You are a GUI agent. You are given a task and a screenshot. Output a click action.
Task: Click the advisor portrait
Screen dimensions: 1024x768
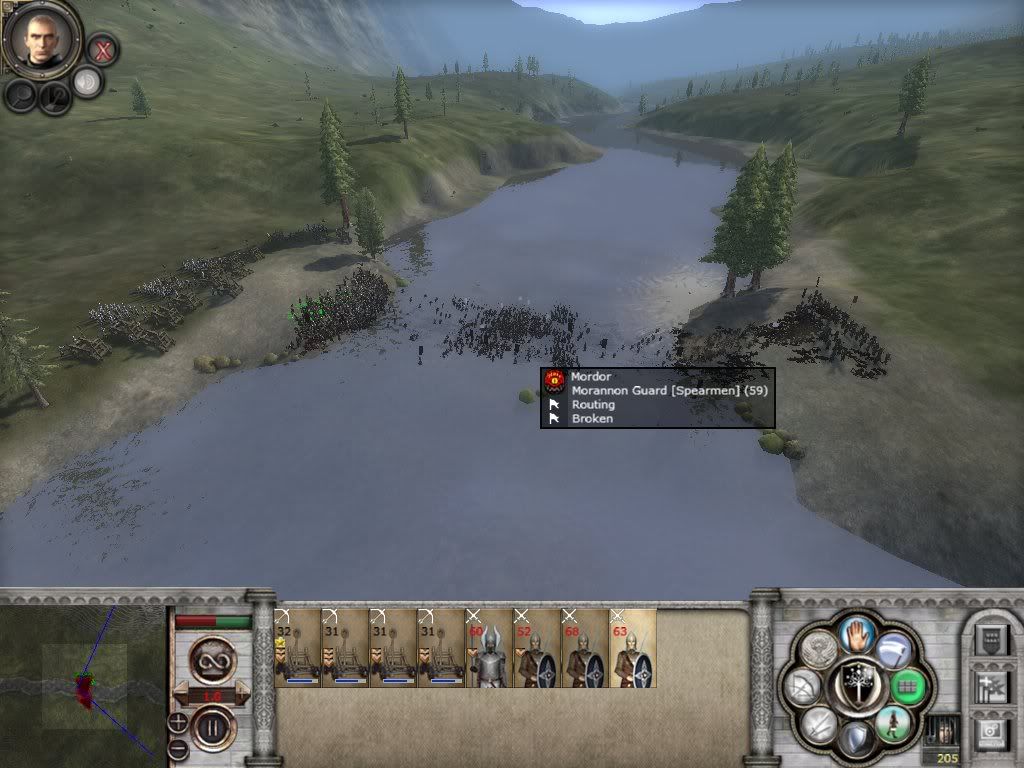[41, 39]
